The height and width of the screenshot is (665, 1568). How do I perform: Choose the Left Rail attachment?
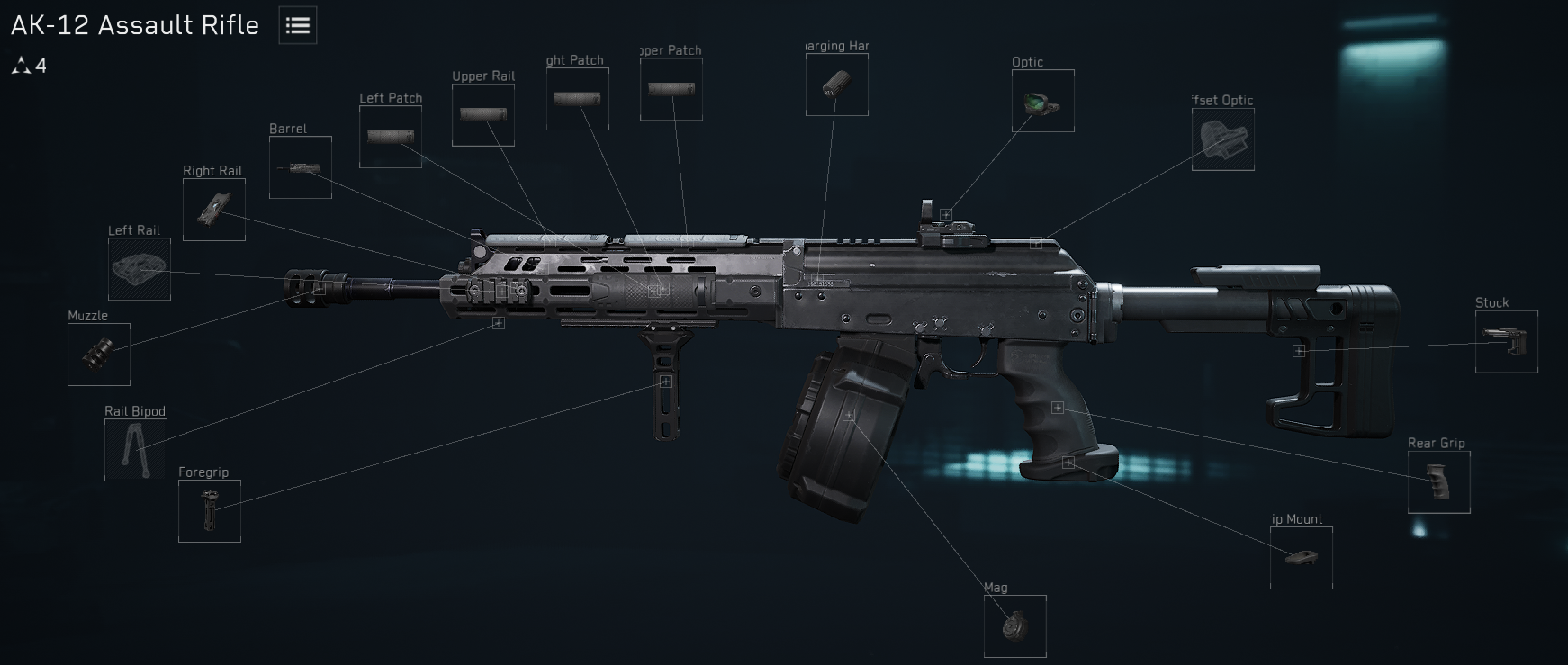point(139,267)
